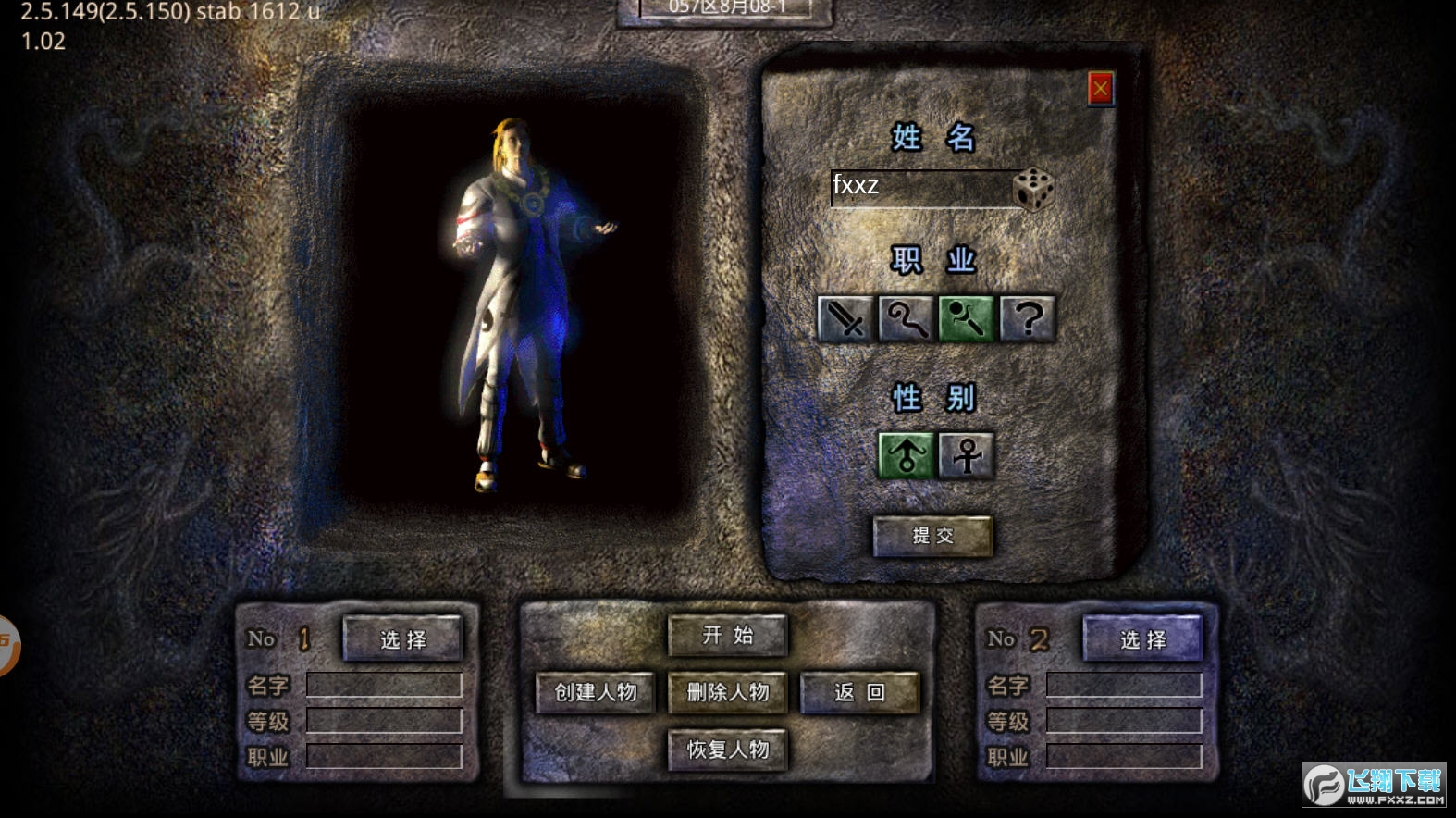Restore a character with 恢复人物
The image size is (1456, 818).
tap(728, 750)
